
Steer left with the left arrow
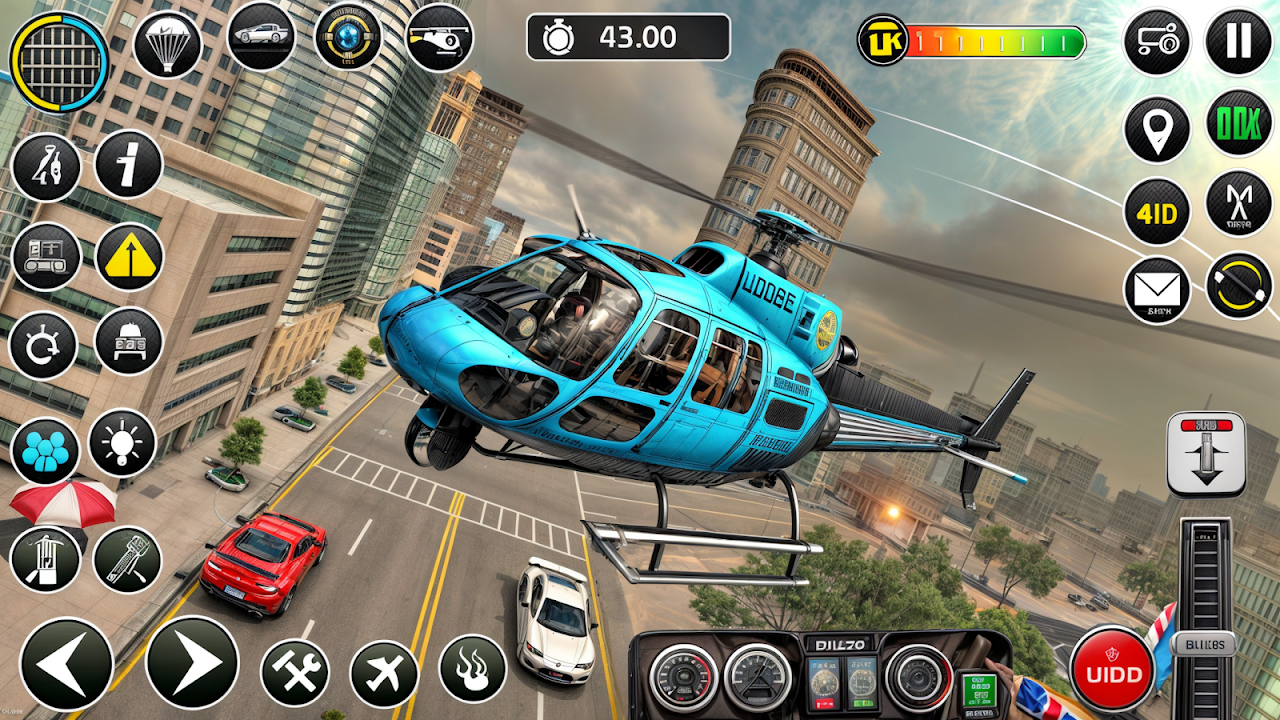pyautogui.click(x=67, y=664)
